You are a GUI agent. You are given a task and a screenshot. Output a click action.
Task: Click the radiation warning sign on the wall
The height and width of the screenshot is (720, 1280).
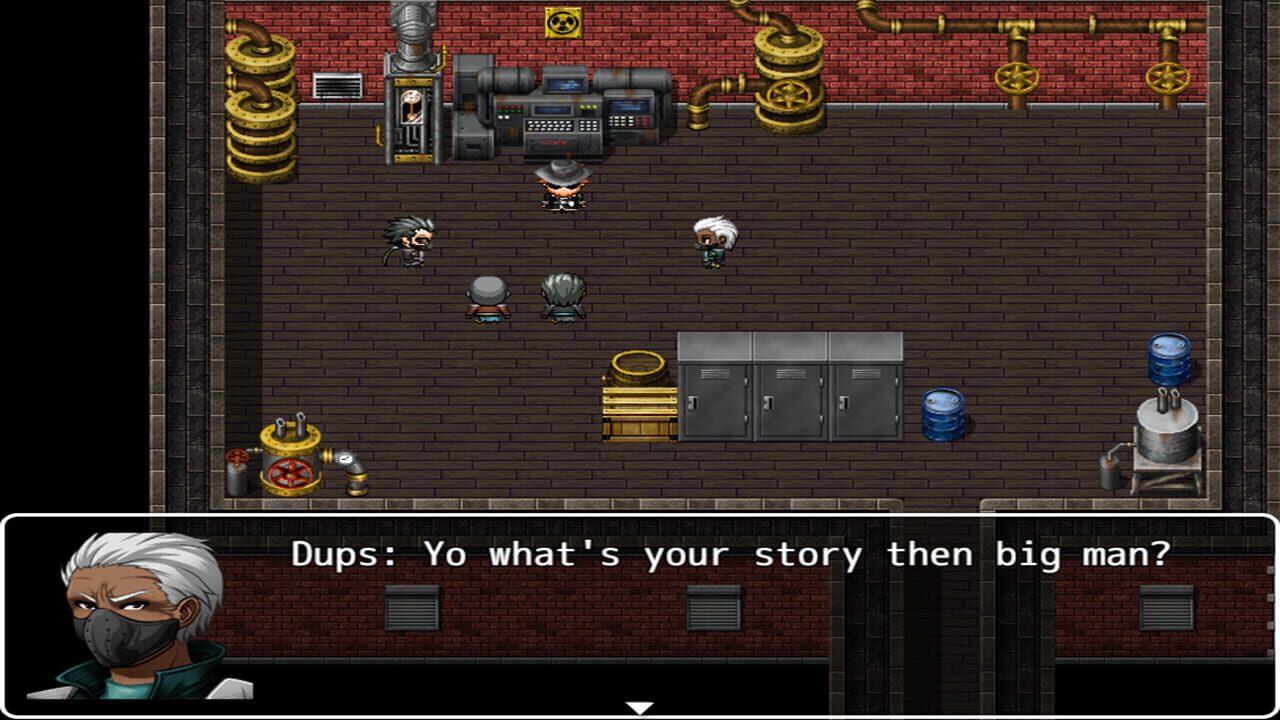(x=565, y=22)
